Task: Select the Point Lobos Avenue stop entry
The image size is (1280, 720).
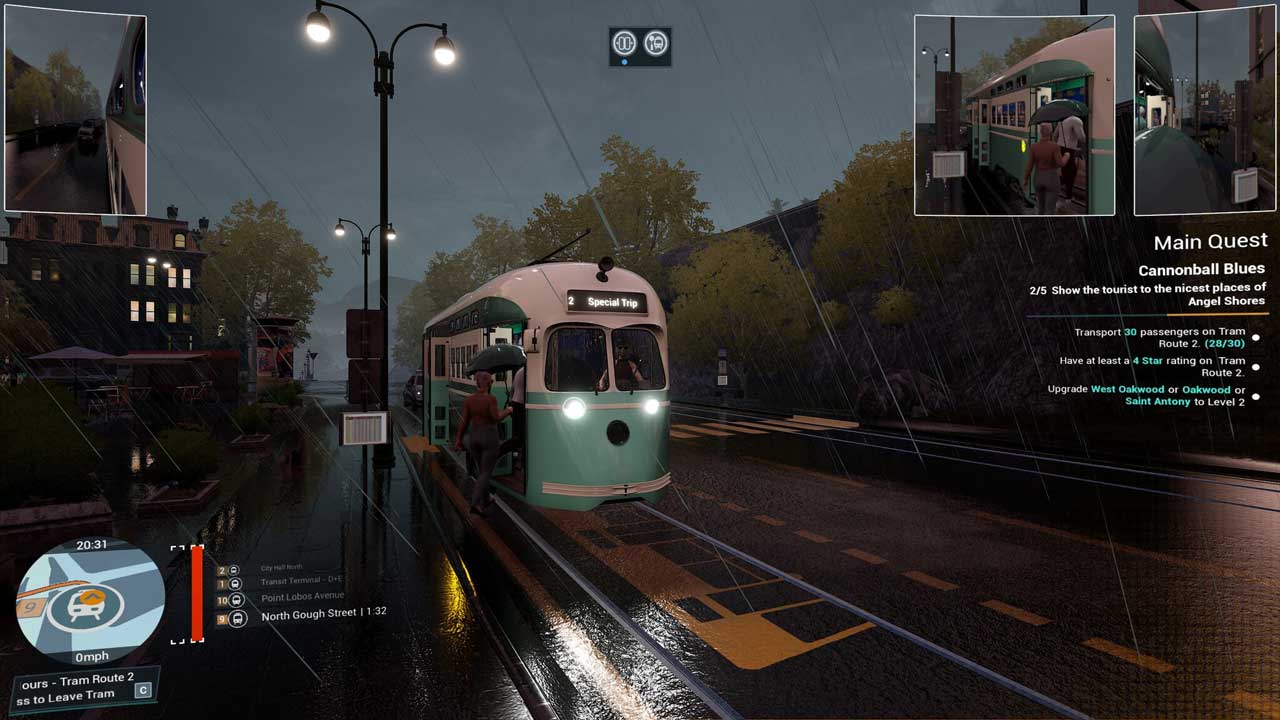Action: [302, 596]
